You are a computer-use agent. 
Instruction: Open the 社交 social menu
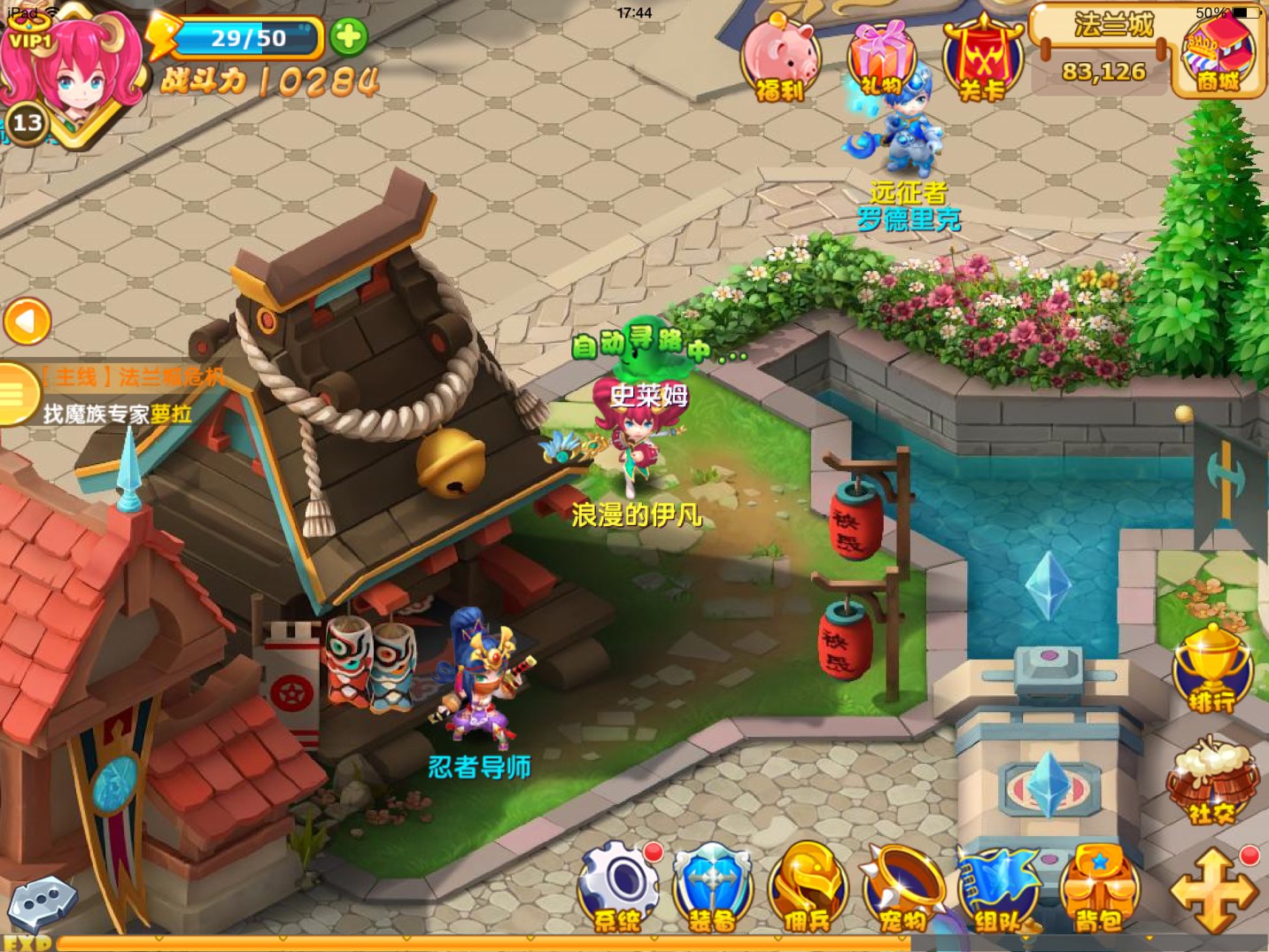click(x=1211, y=783)
